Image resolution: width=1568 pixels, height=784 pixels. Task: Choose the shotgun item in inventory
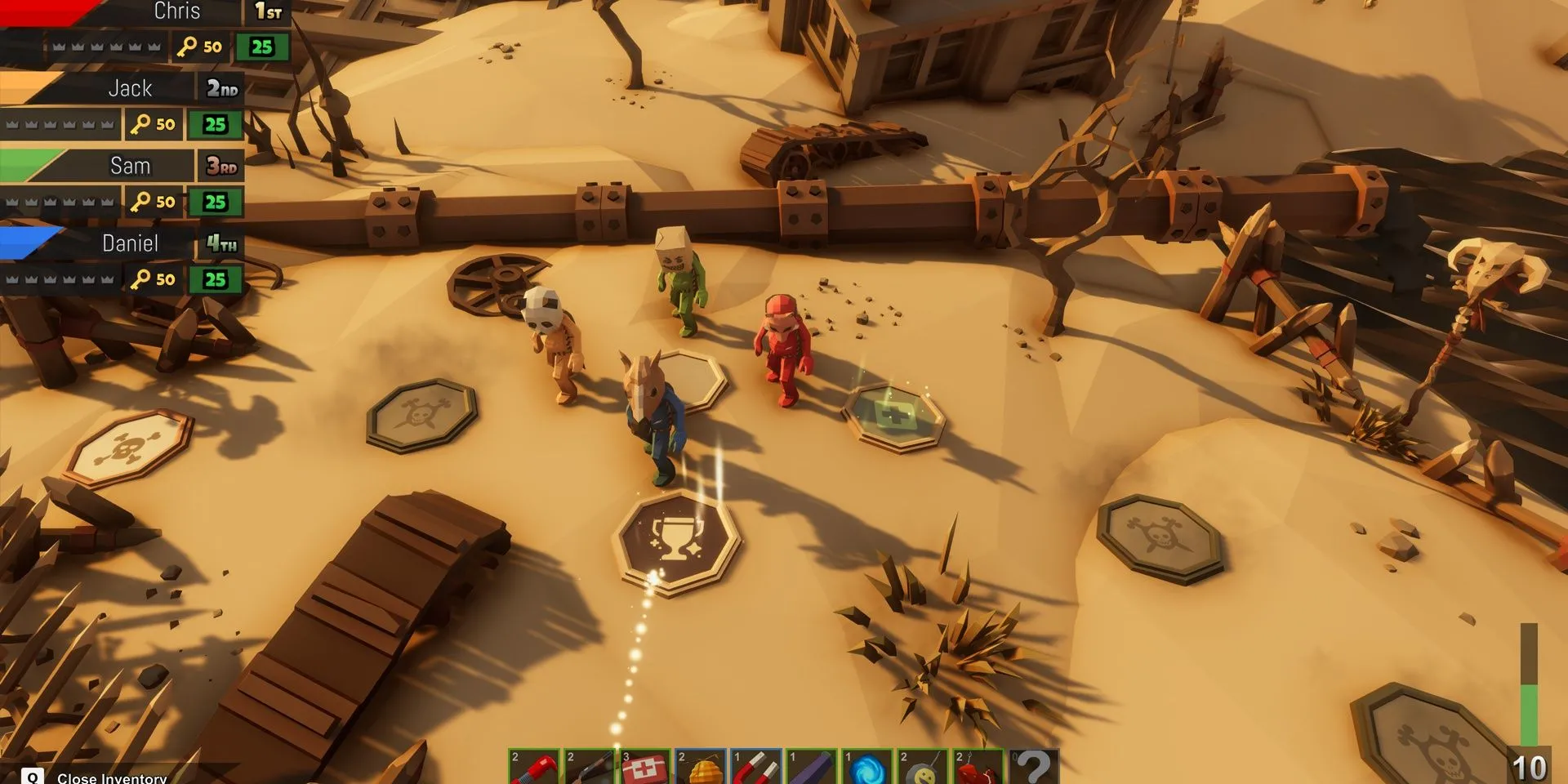(590, 768)
